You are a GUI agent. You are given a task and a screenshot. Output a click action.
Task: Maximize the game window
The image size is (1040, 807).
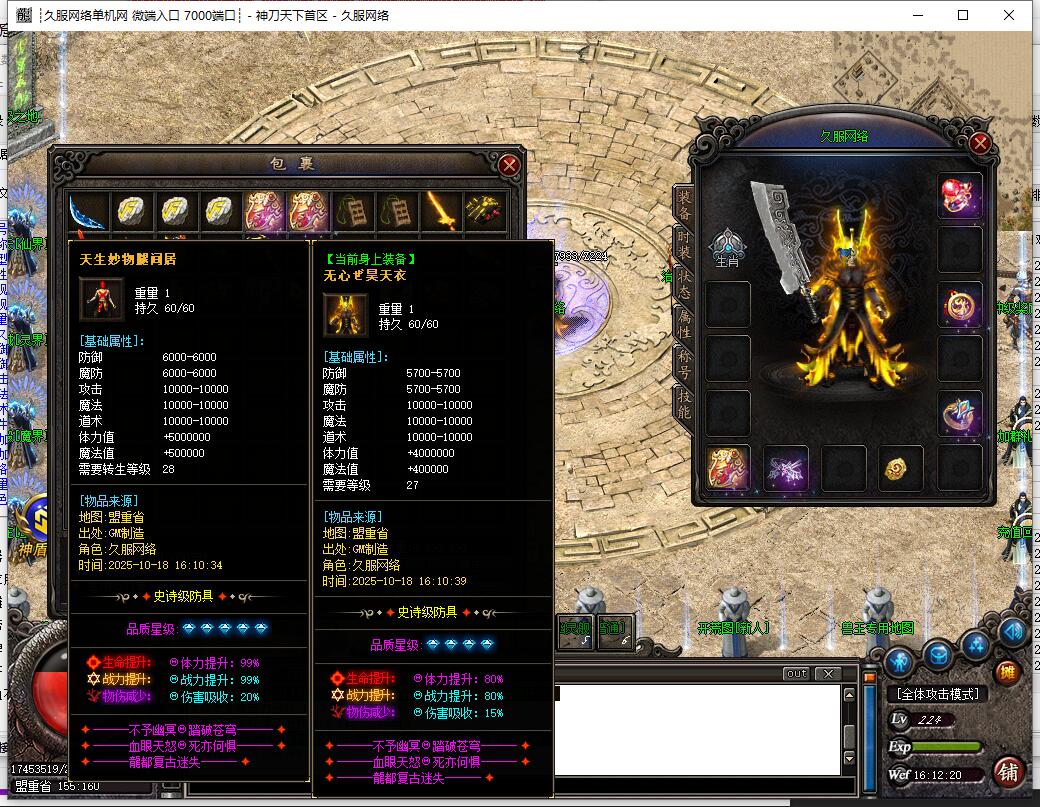(963, 15)
